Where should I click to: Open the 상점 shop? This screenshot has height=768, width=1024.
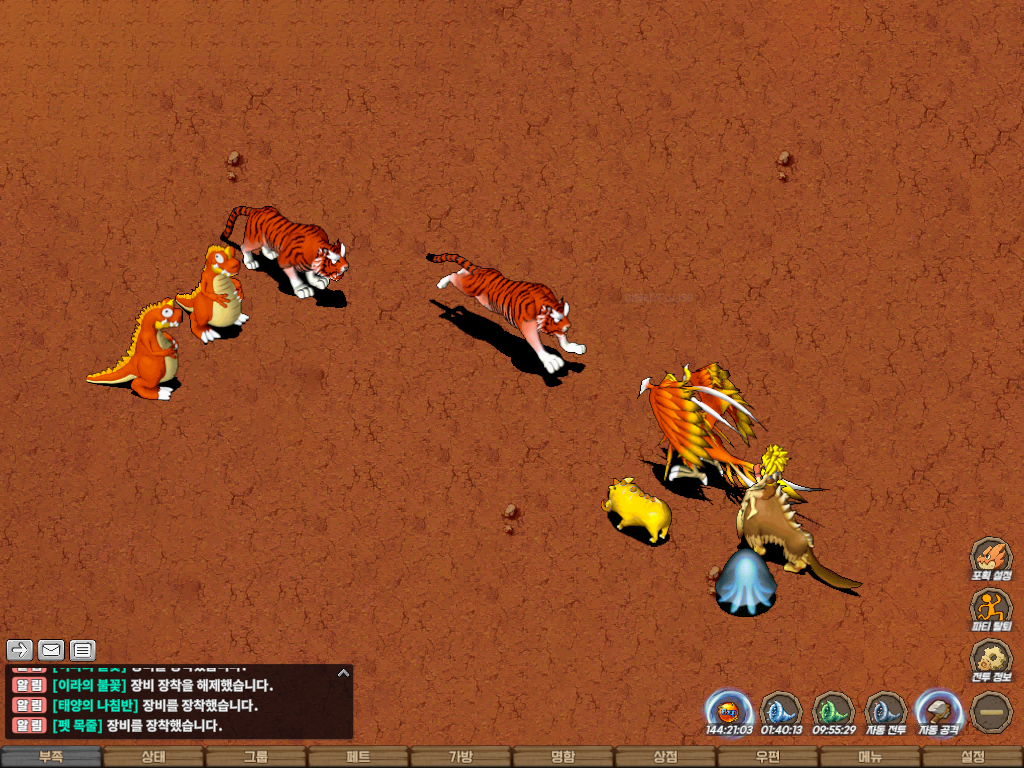pos(665,757)
